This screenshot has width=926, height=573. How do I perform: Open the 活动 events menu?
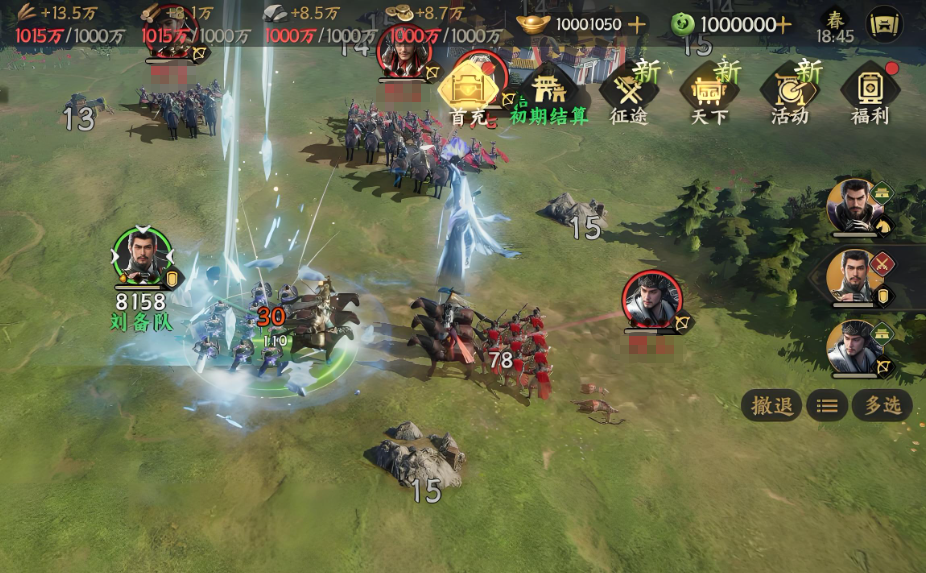point(789,93)
